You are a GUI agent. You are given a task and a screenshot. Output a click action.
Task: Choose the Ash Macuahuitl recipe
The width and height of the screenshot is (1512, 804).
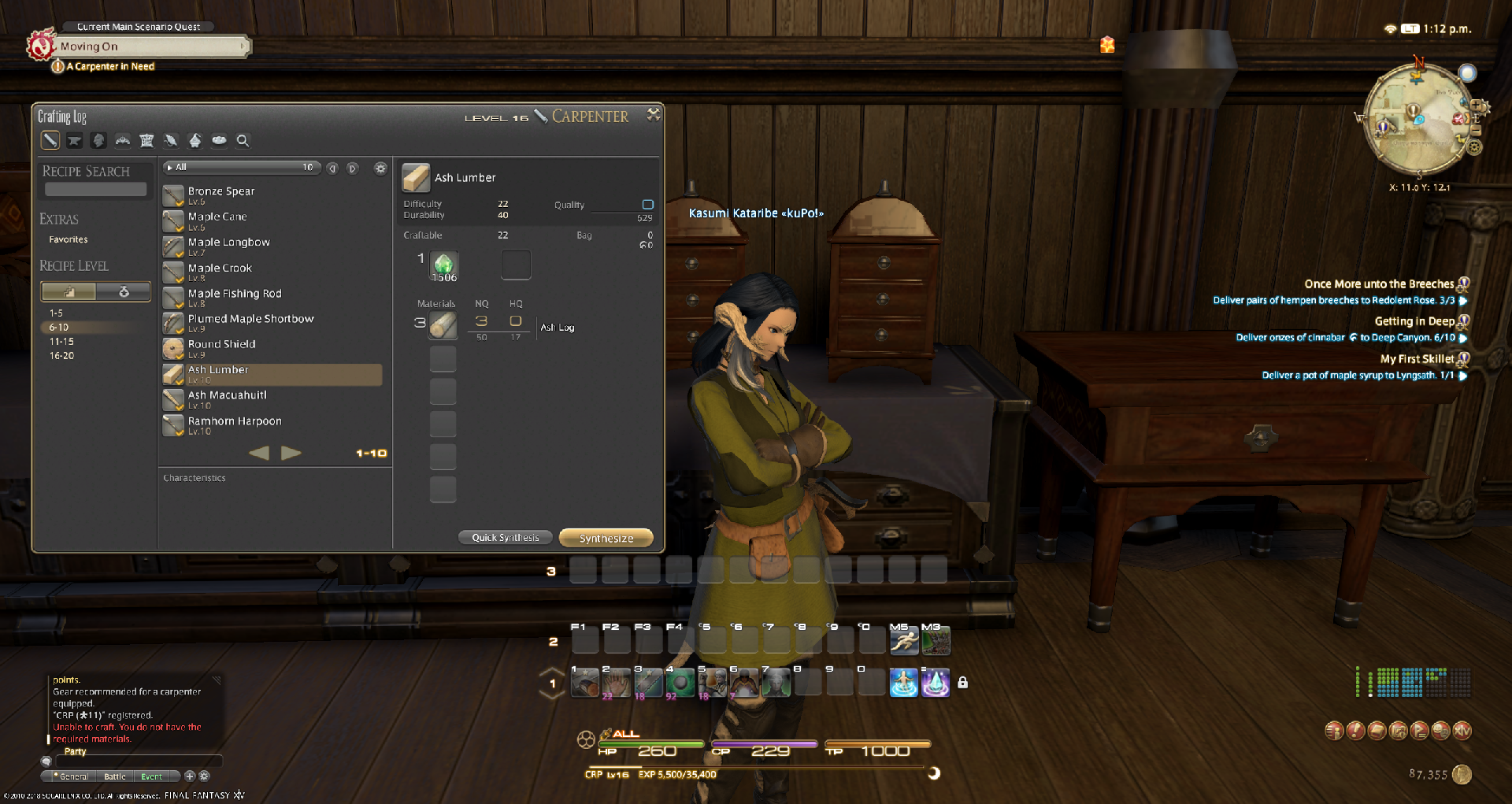(228, 395)
